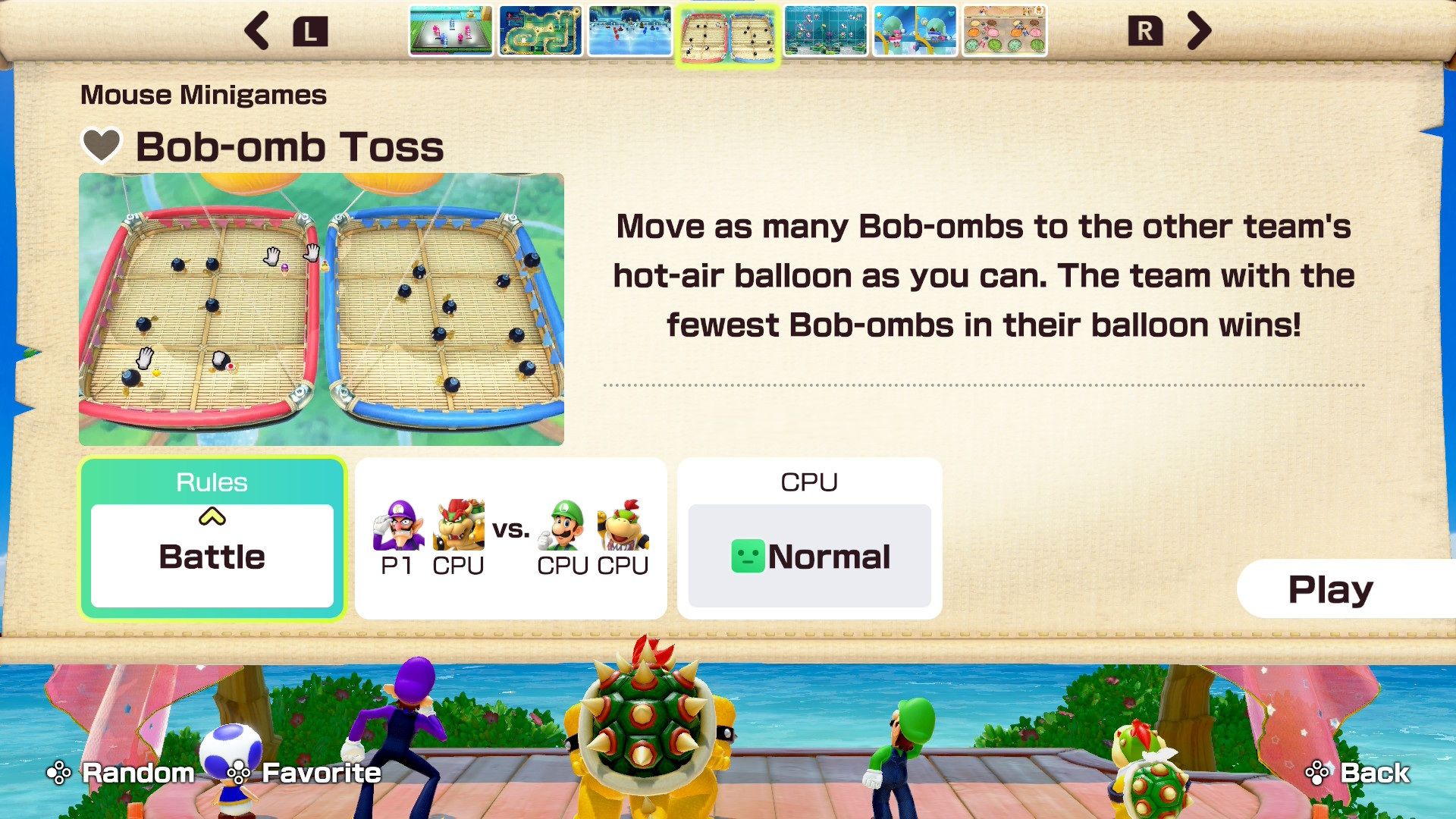This screenshot has height=819, width=1456.
Task: Open the team matchup selection panel
Action: pyautogui.click(x=511, y=535)
